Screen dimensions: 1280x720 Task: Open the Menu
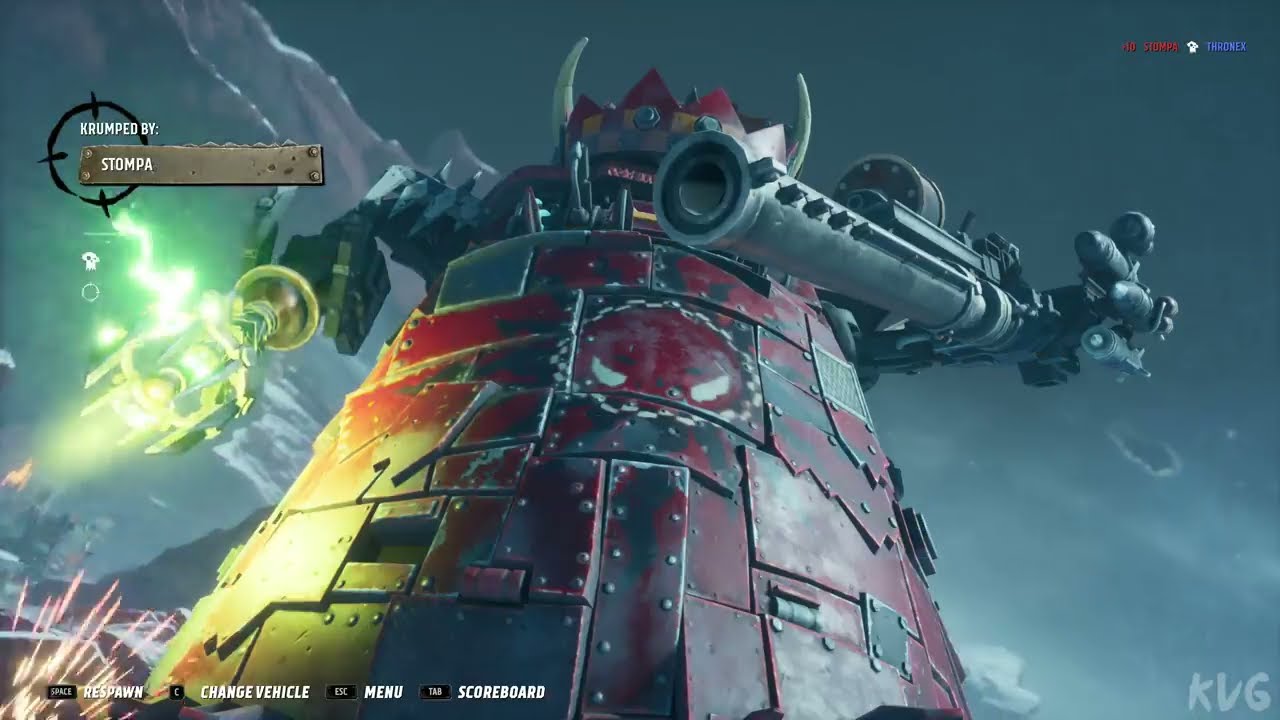(383, 692)
